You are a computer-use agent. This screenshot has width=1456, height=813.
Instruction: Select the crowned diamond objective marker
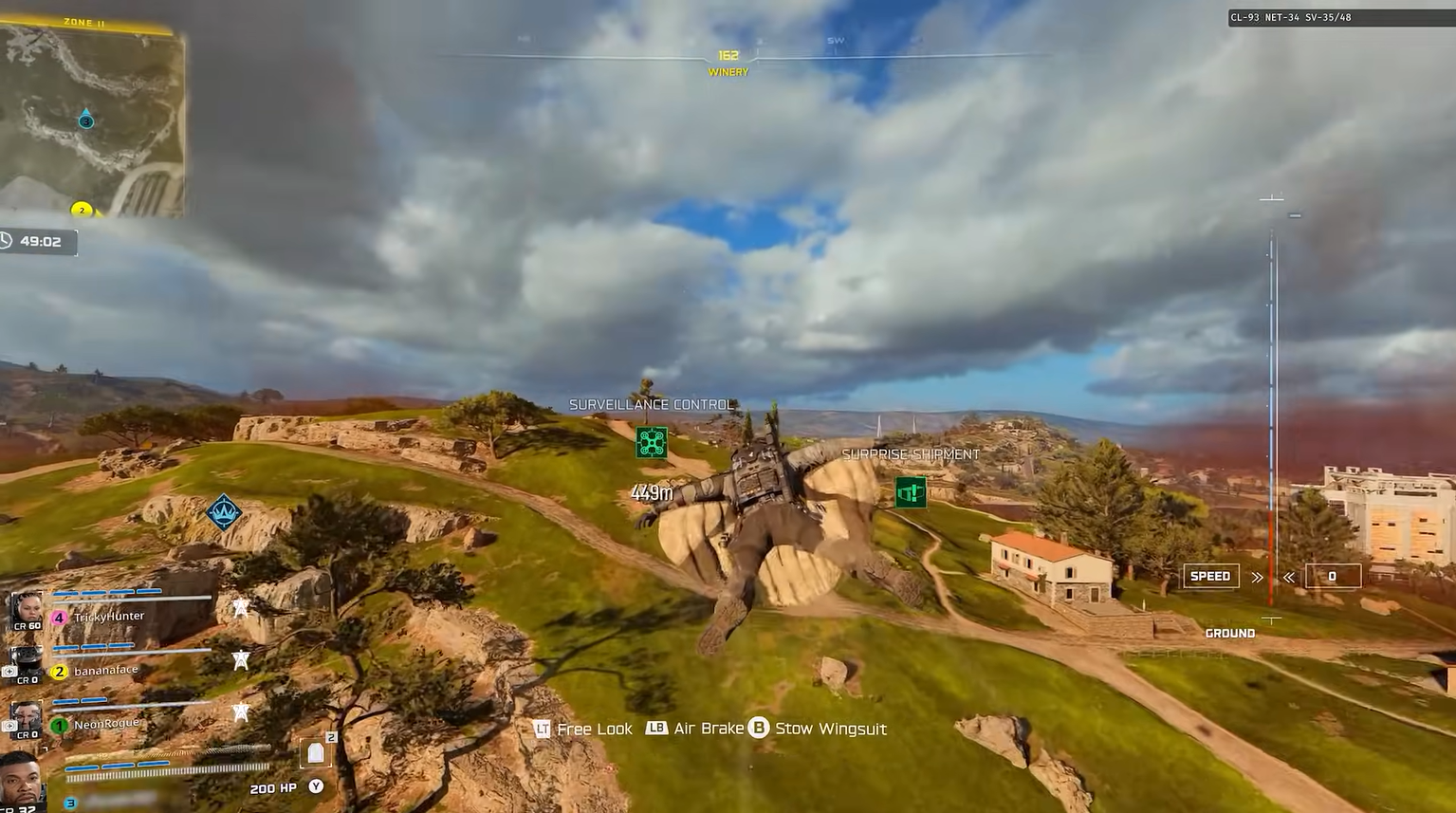[222, 512]
